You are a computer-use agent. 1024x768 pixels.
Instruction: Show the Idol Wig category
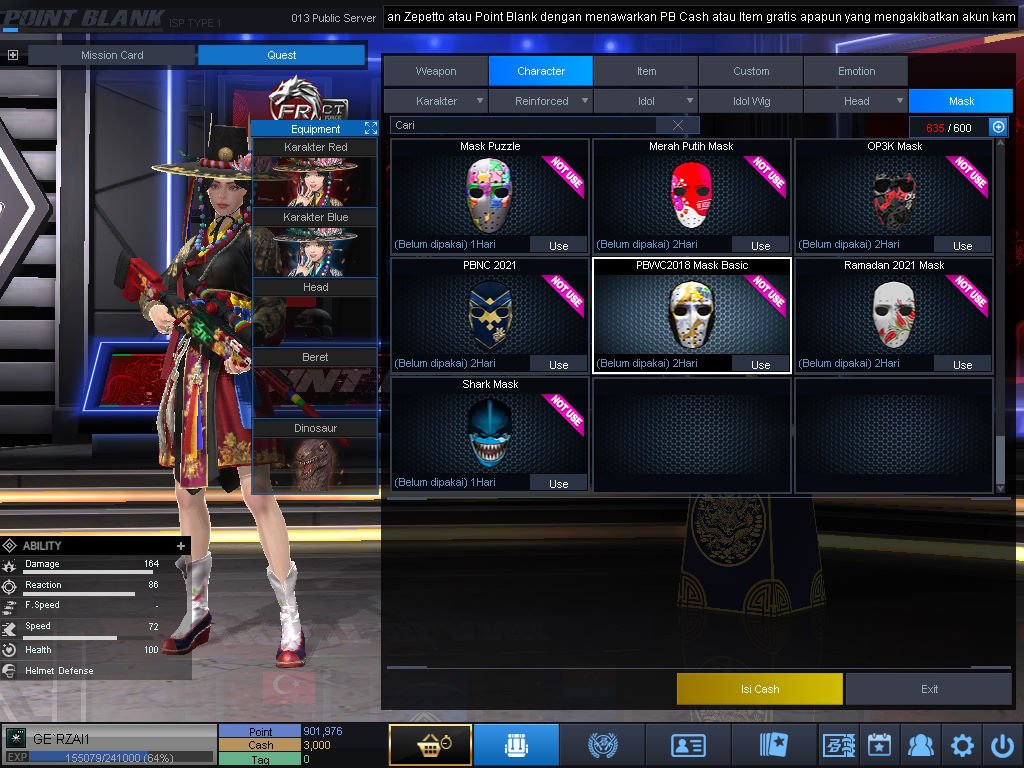(x=751, y=101)
